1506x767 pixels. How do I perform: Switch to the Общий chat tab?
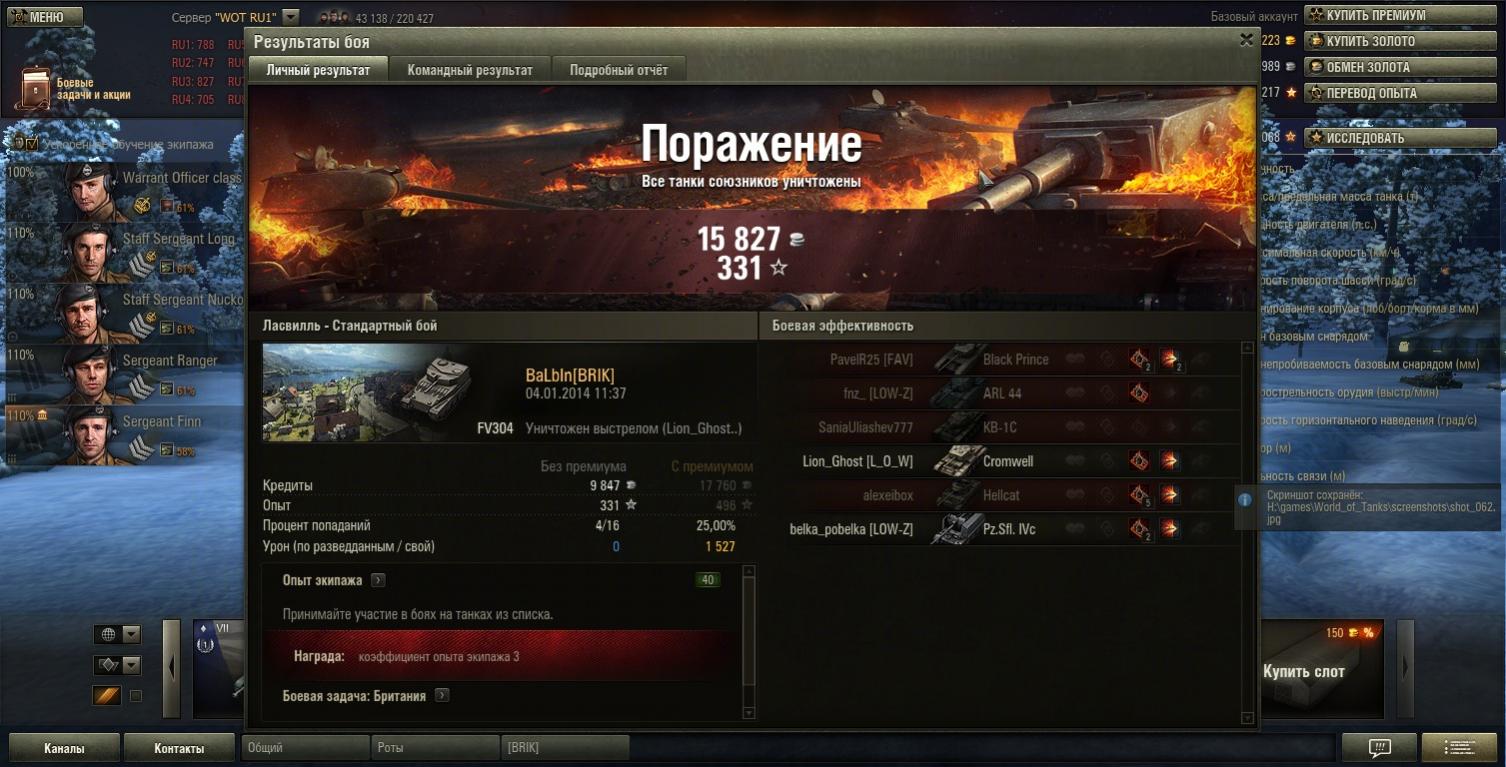click(305, 748)
